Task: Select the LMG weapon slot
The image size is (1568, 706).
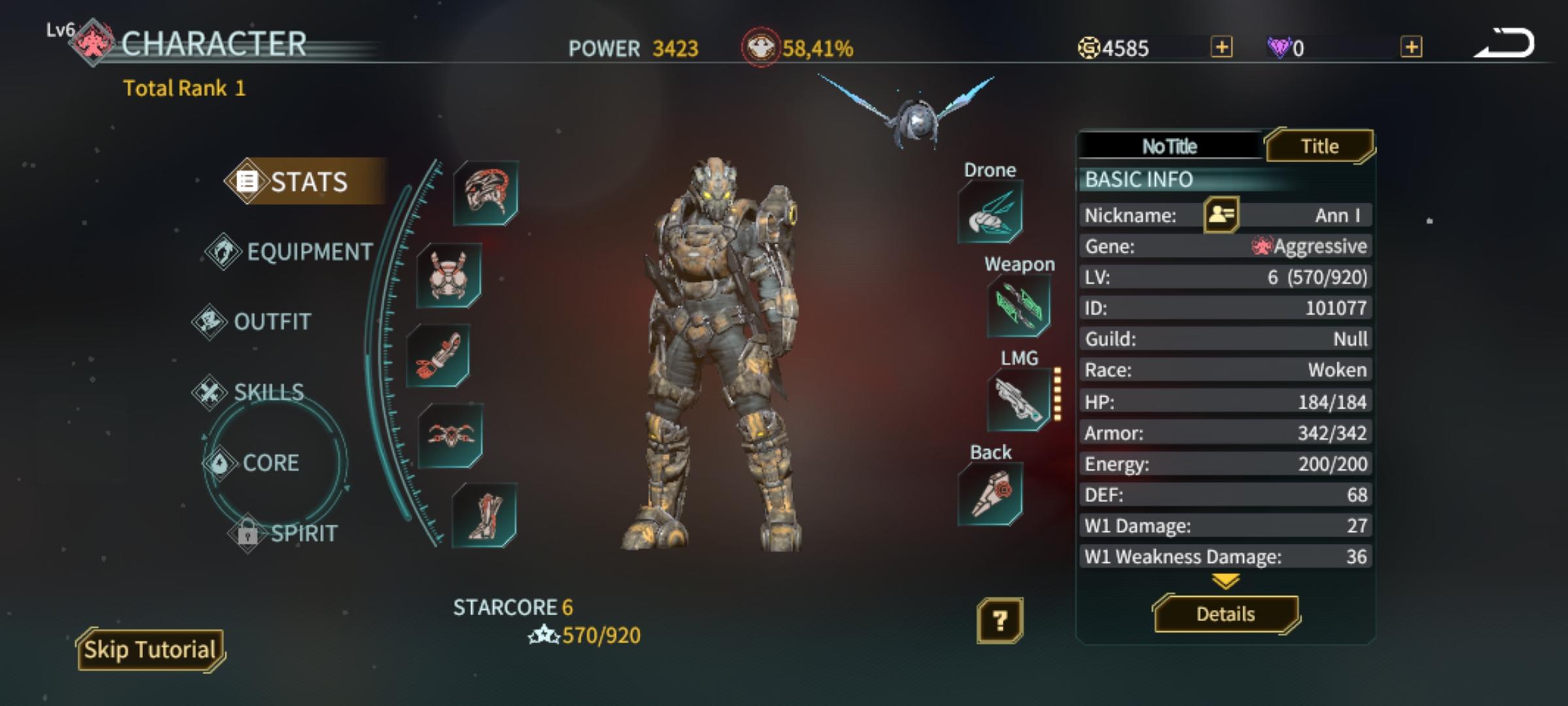Action: tap(1018, 399)
